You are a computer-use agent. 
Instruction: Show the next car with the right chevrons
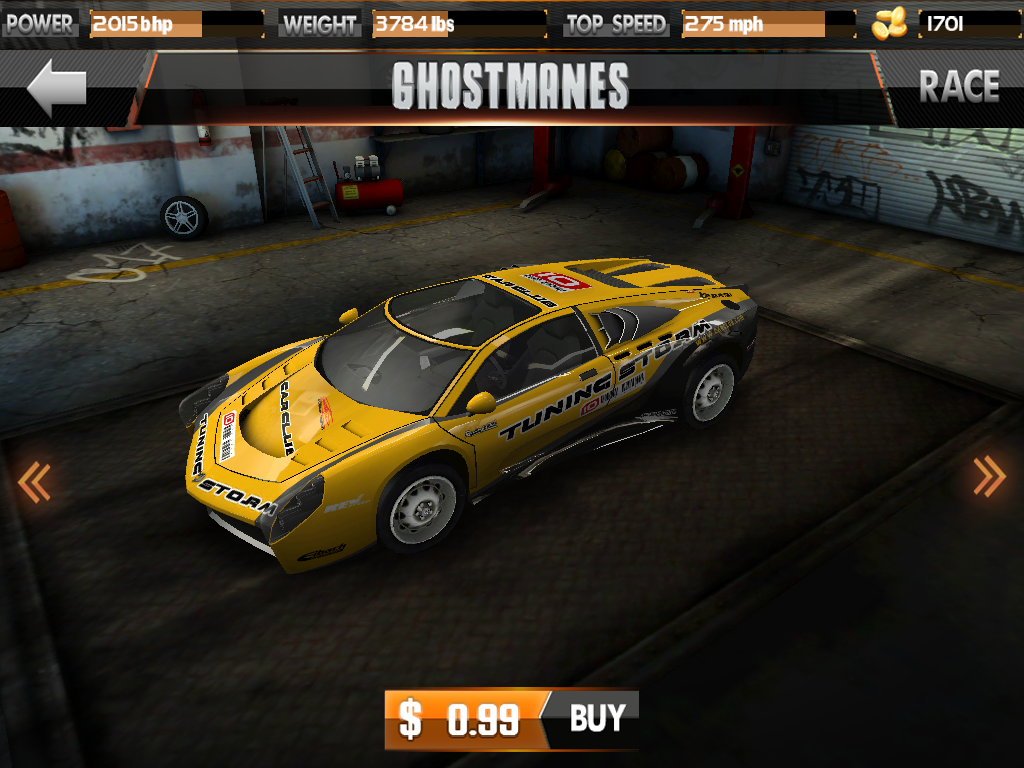(x=989, y=476)
